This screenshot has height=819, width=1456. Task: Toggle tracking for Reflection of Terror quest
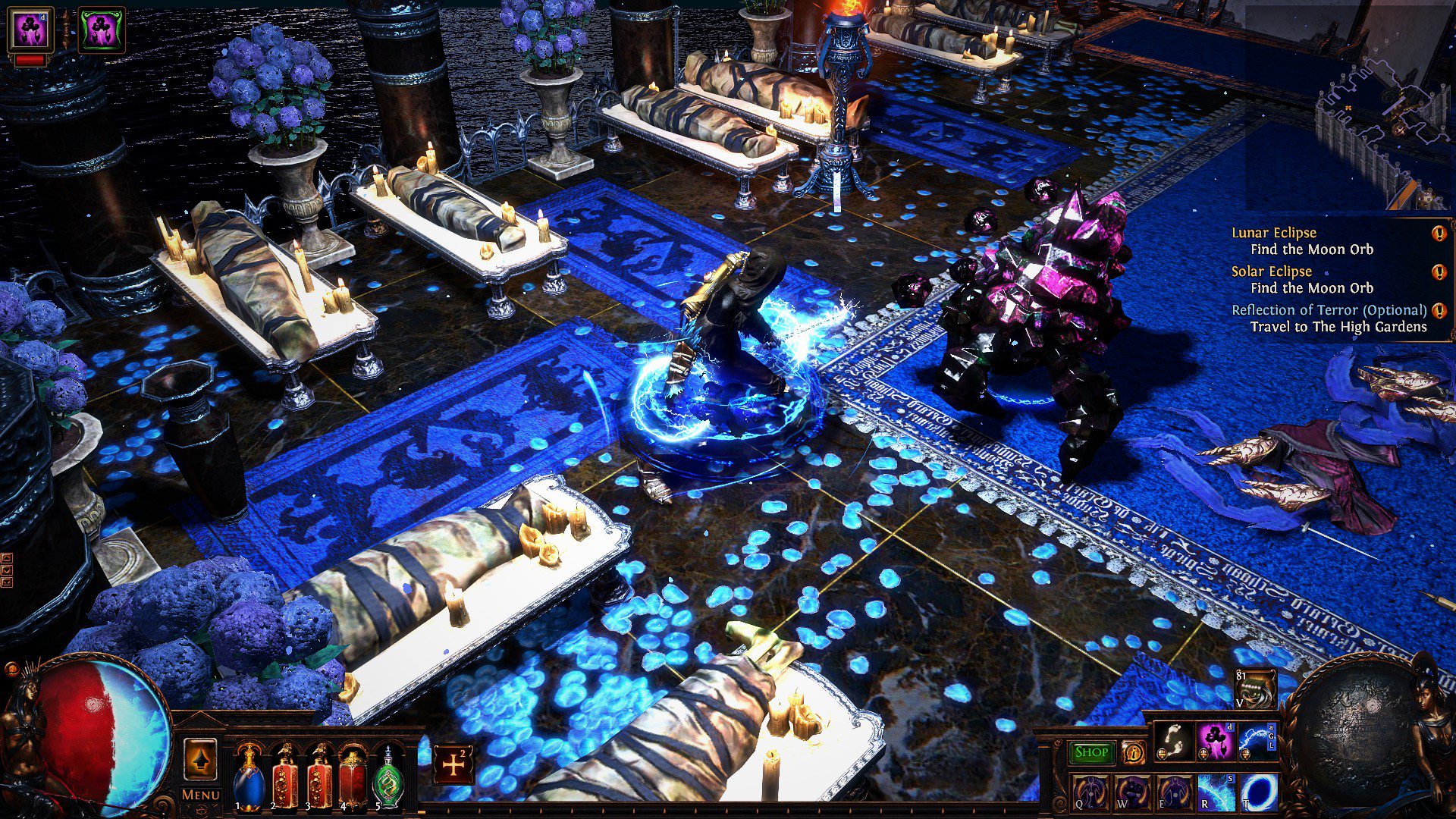[1438, 309]
